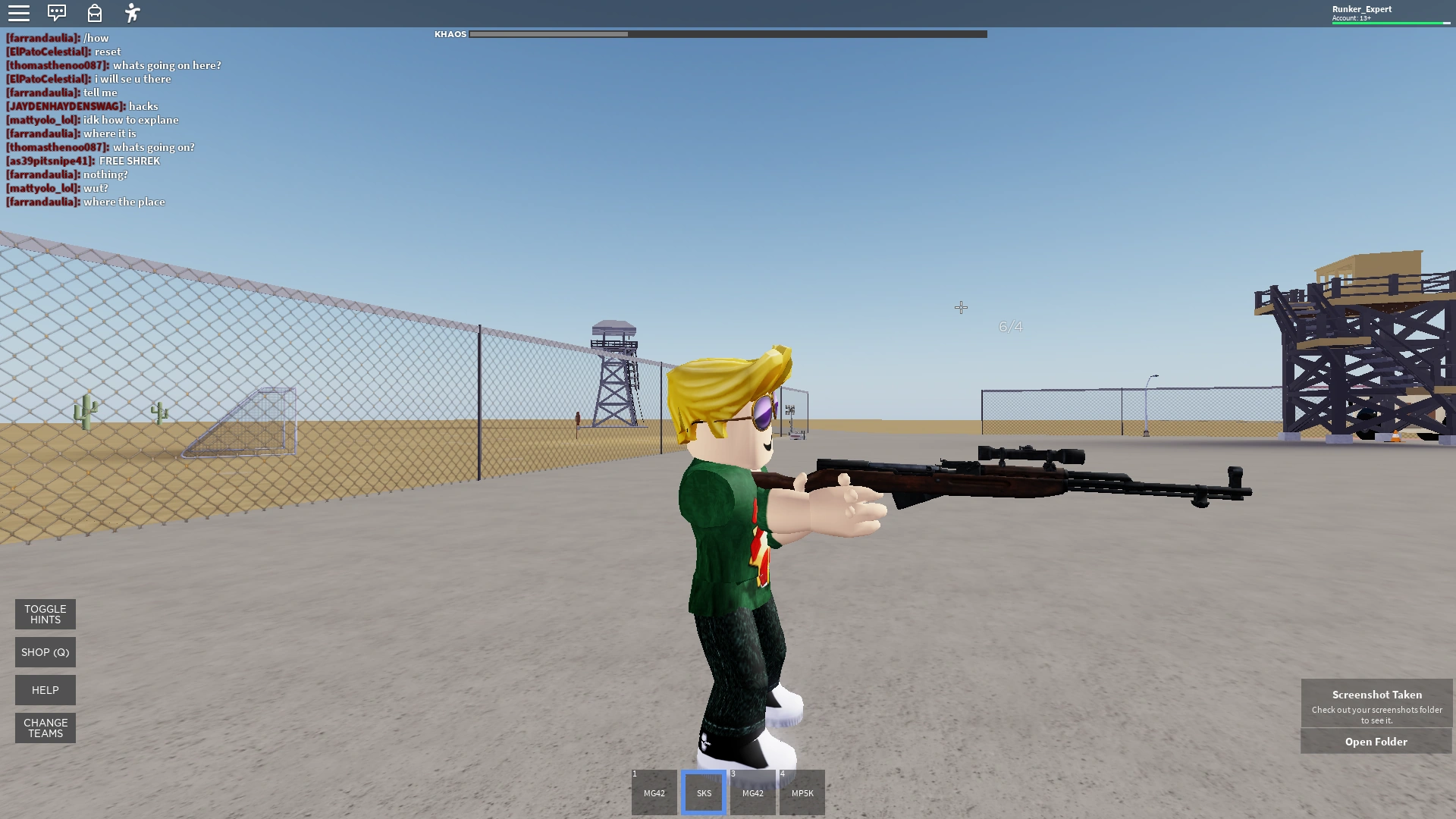Viewport: 1456px width, 819px height.
Task: Click the Runker_Expert username
Action: pyautogui.click(x=1361, y=8)
